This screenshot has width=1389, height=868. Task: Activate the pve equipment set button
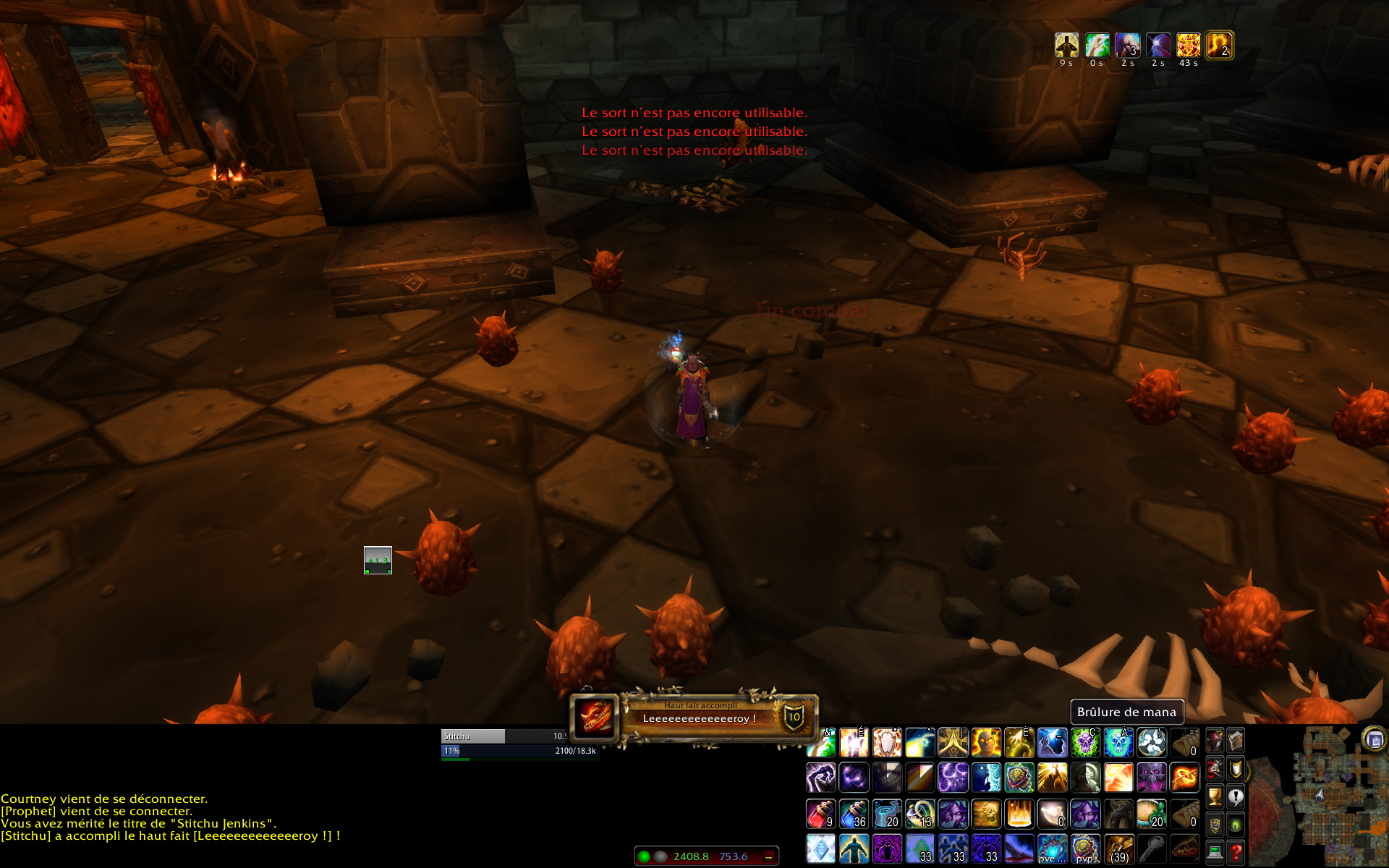1052,848
